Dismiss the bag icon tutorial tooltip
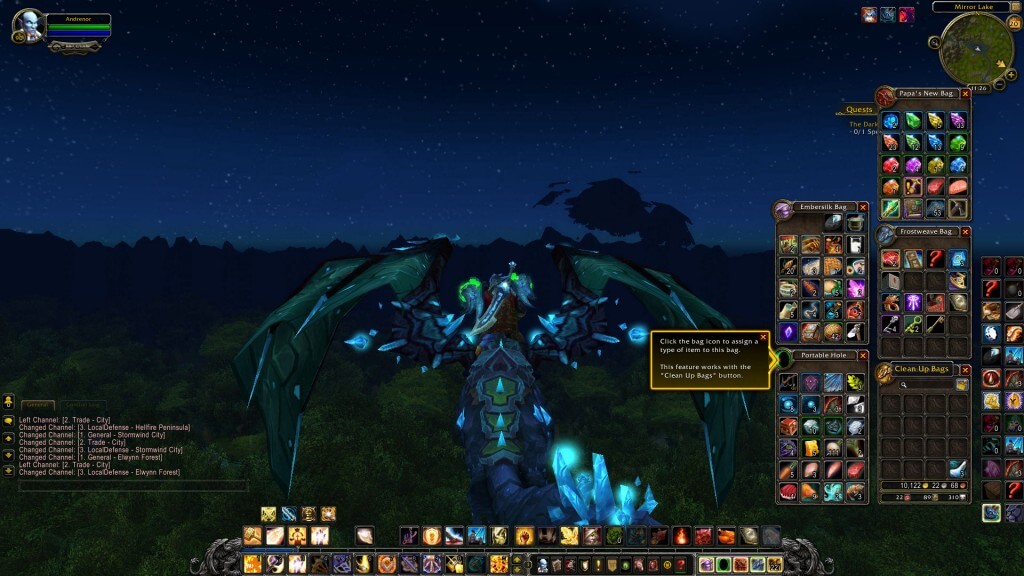Screen dimensions: 1024x576 763,338
